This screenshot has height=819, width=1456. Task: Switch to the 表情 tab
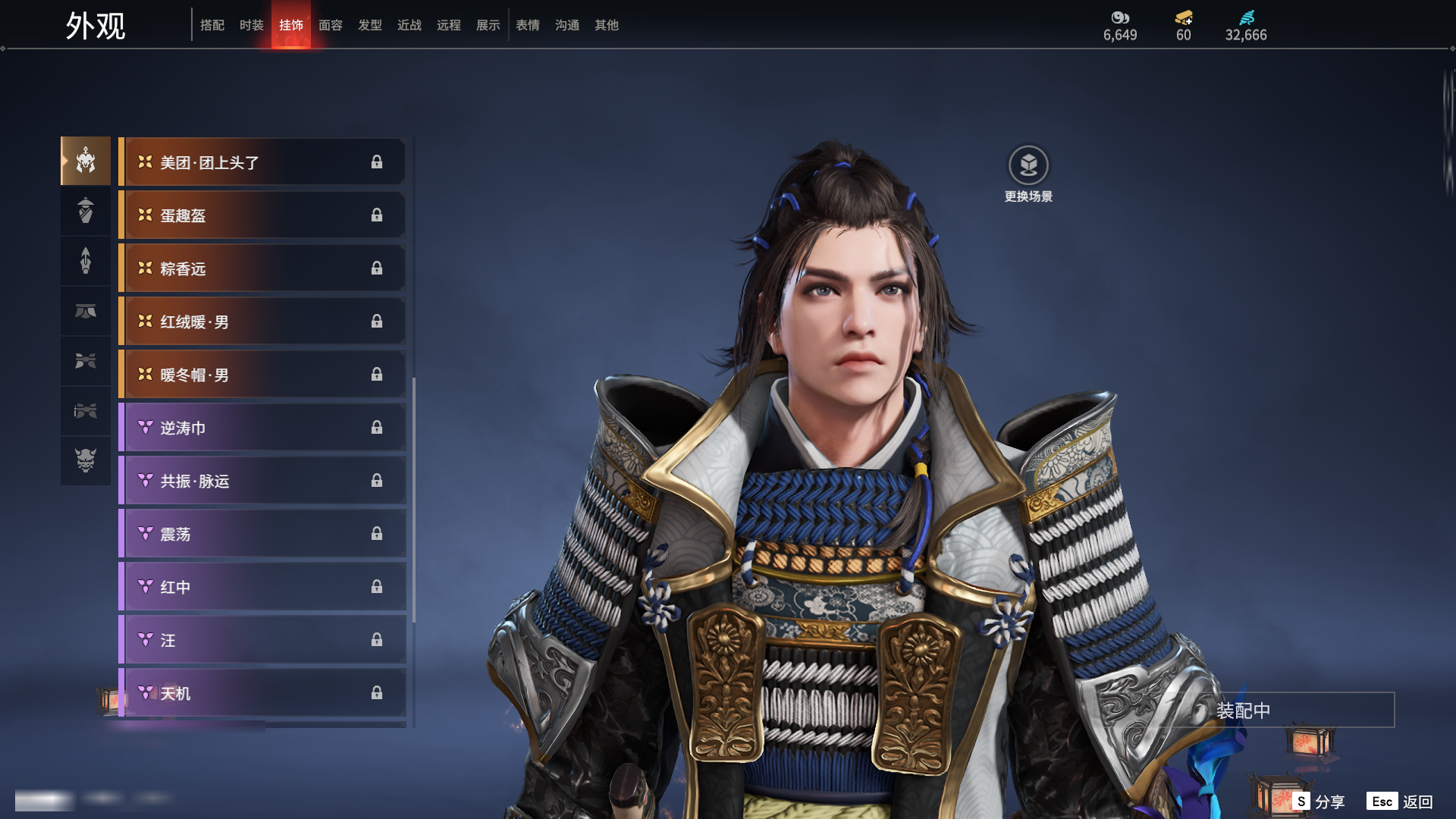[x=528, y=25]
